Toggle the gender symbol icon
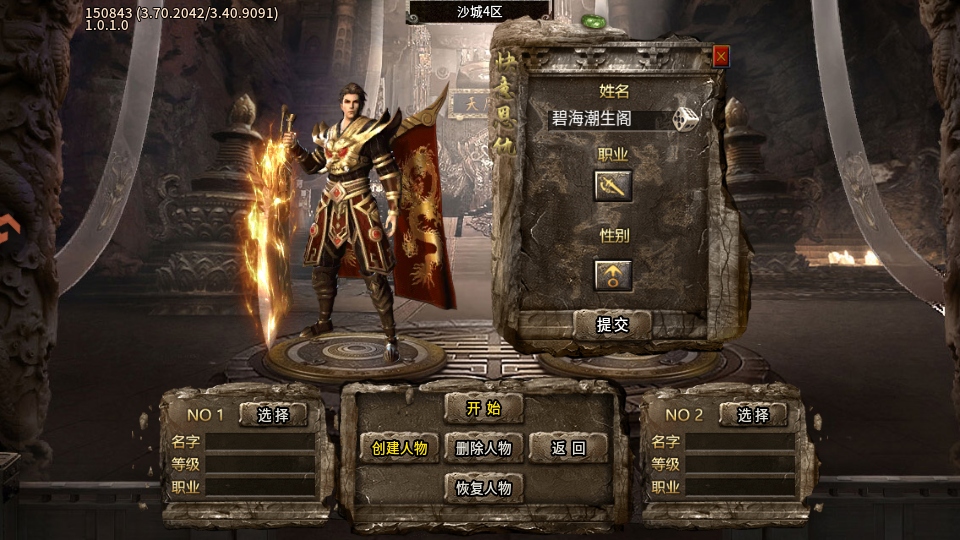 coord(613,275)
